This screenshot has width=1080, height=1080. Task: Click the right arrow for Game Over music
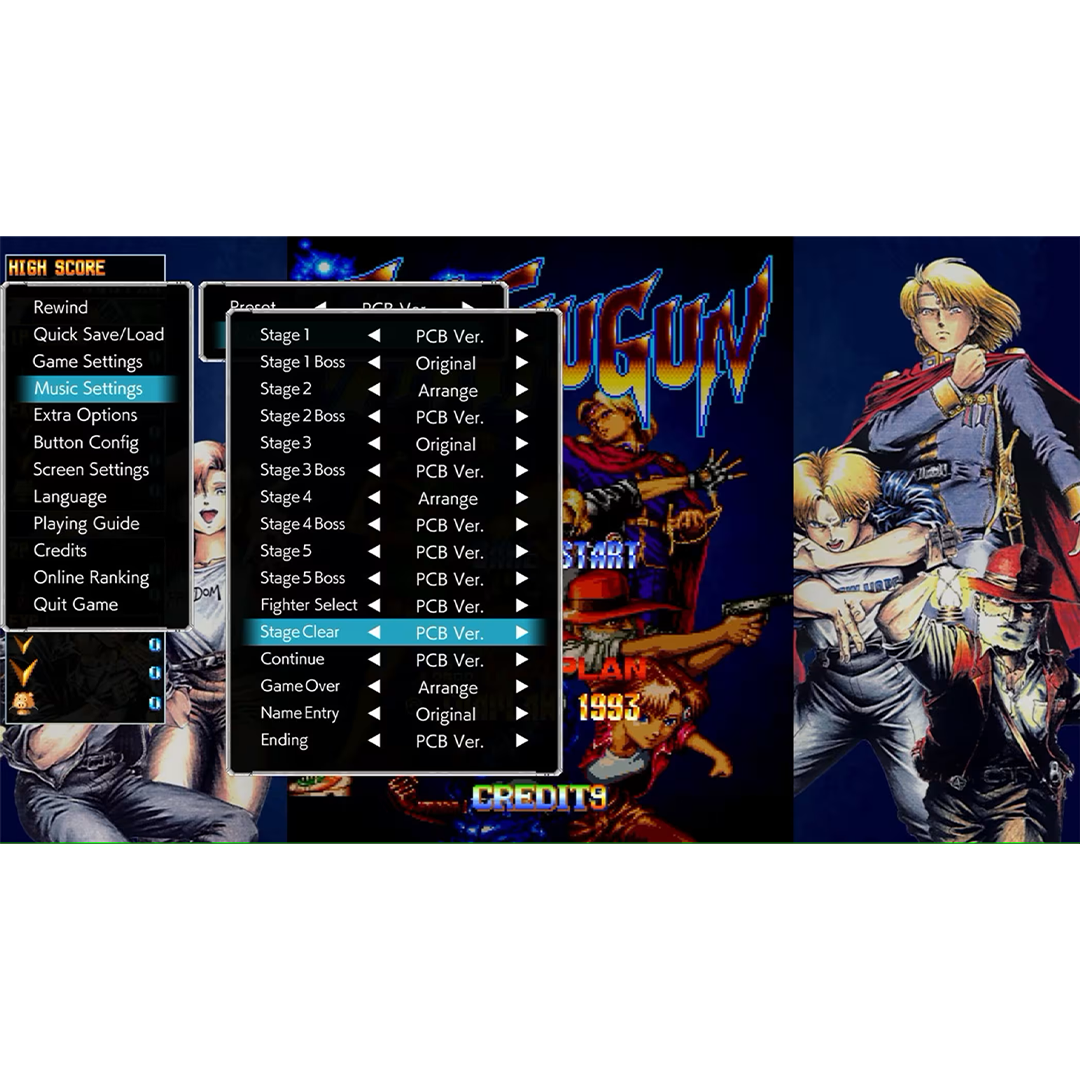click(x=522, y=687)
